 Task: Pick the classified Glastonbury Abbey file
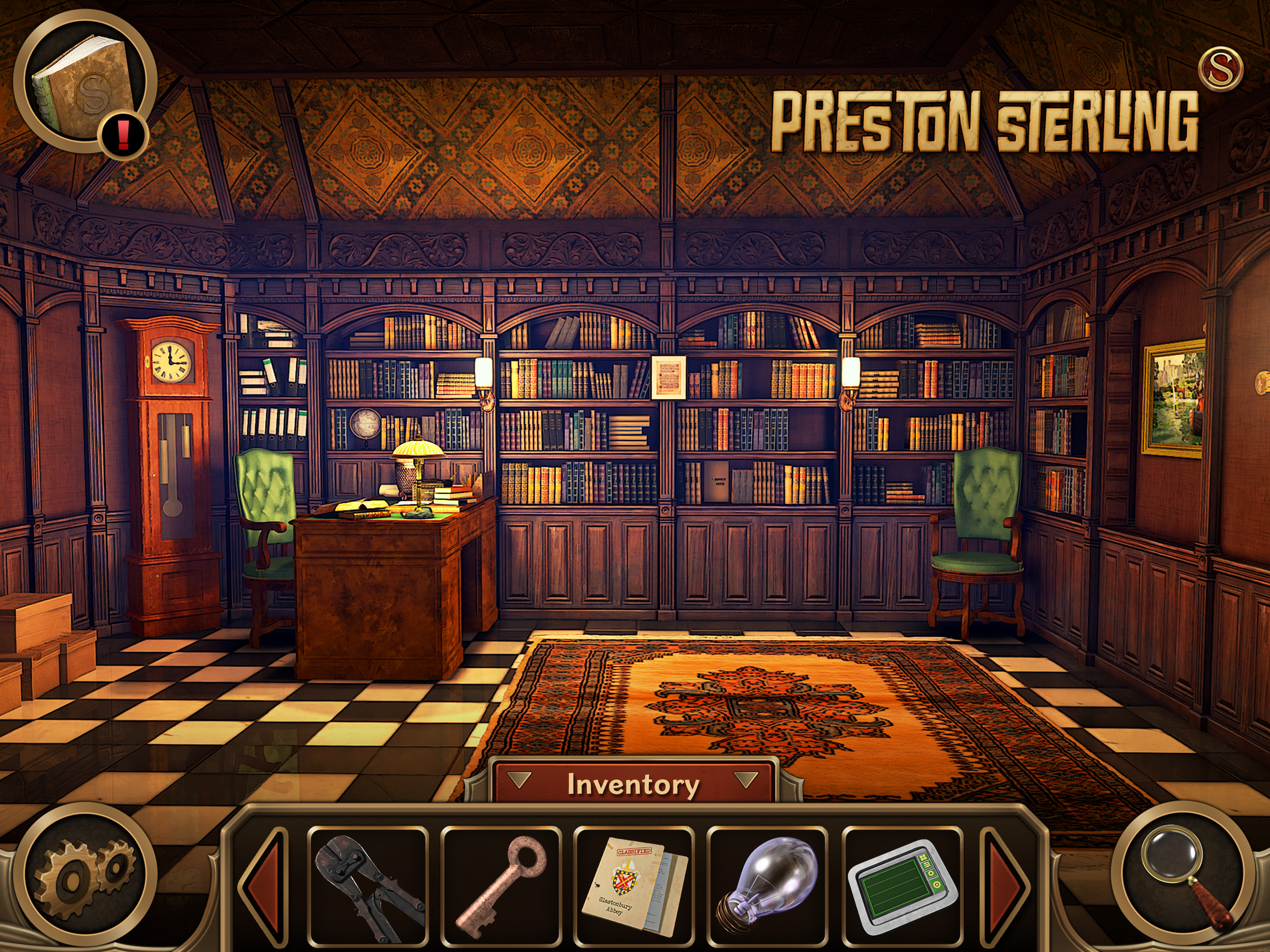[634, 886]
